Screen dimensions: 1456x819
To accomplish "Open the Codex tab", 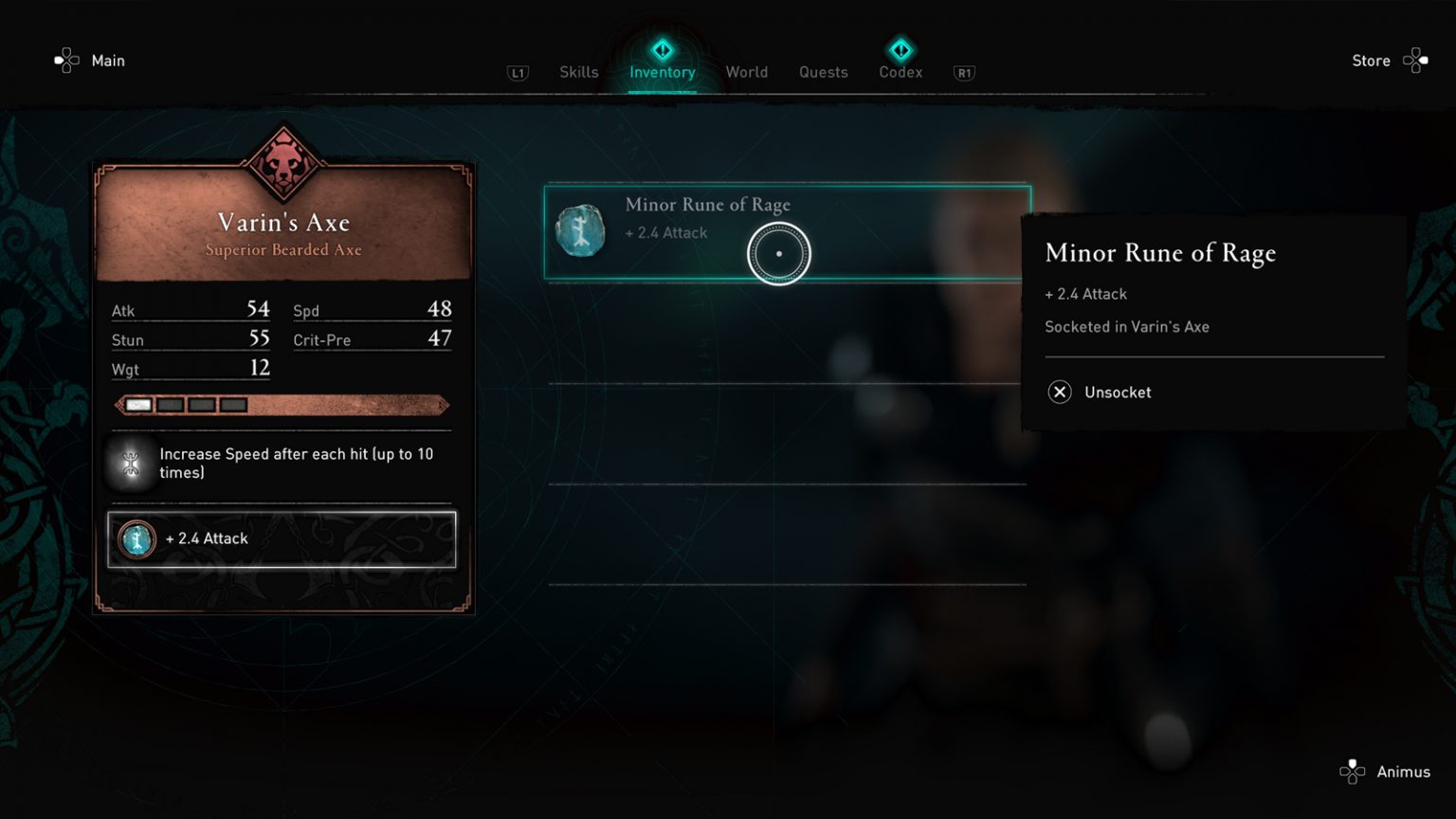I will coord(900,72).
